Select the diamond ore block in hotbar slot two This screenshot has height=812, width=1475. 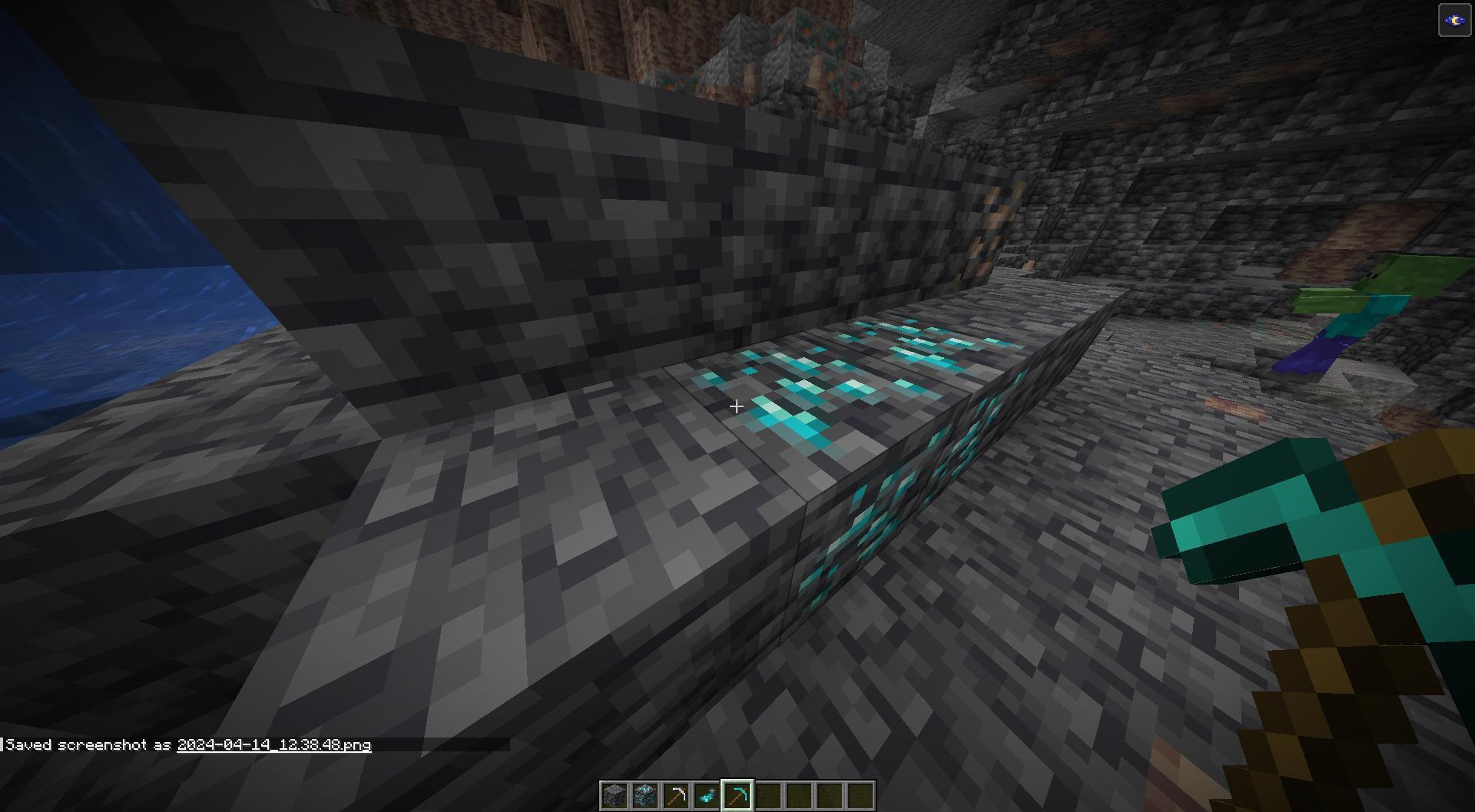(644, 795)
